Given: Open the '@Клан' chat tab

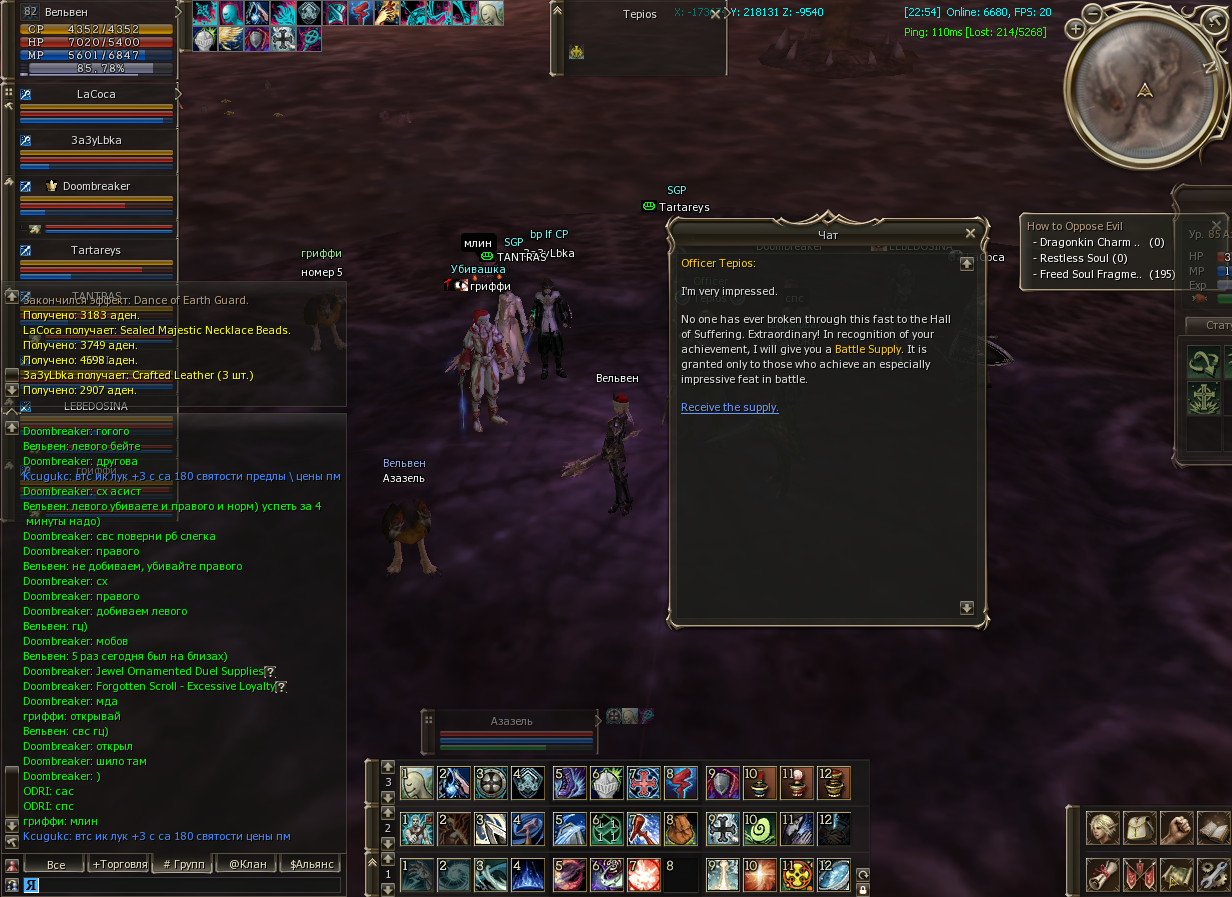Looking at the screenshot, I should (x=247, y=864).
